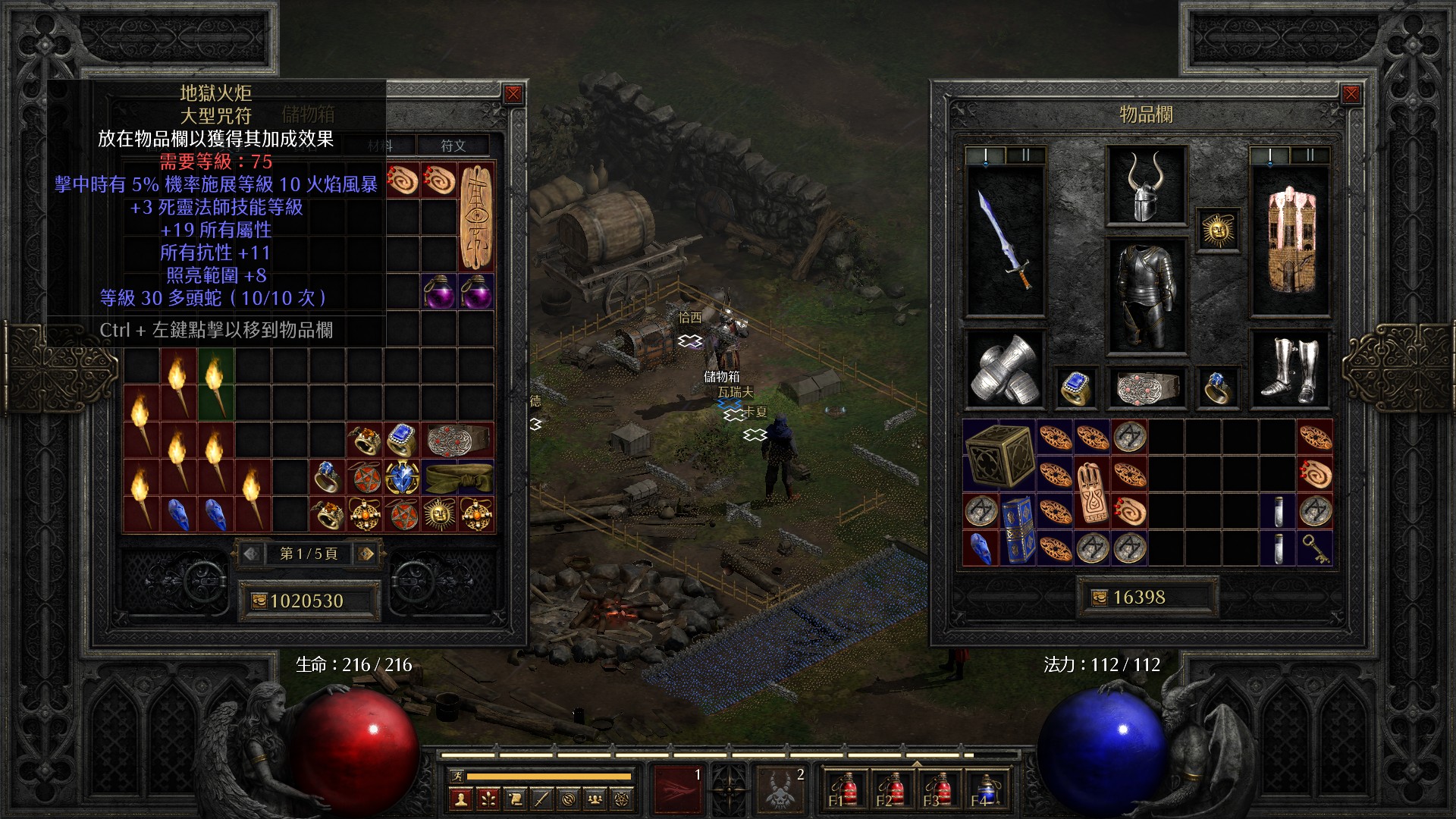Select the equipped gauntlets slot
The image size is (1456, 819).
tap(1006, 369)
